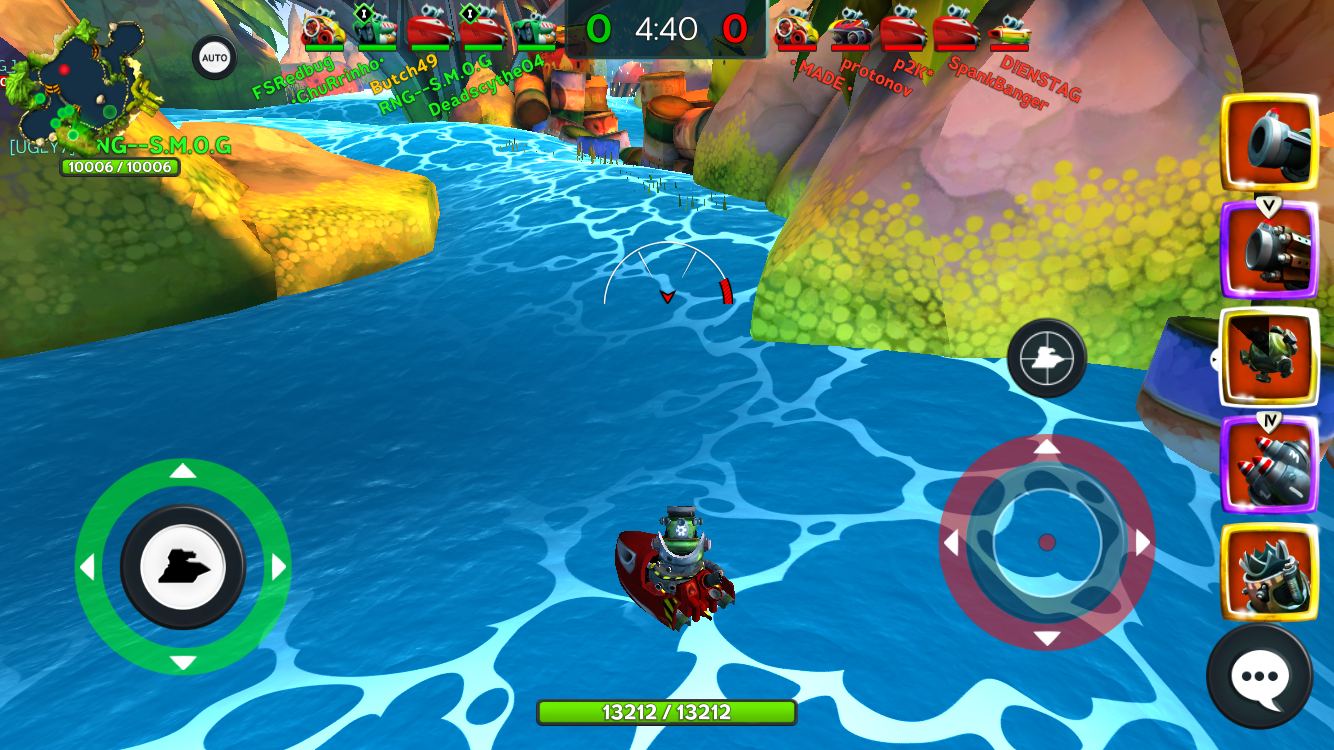Steer right with the green joystick arrow
1334x750 pixels.
pyautogui.click(x=279, y=567)
